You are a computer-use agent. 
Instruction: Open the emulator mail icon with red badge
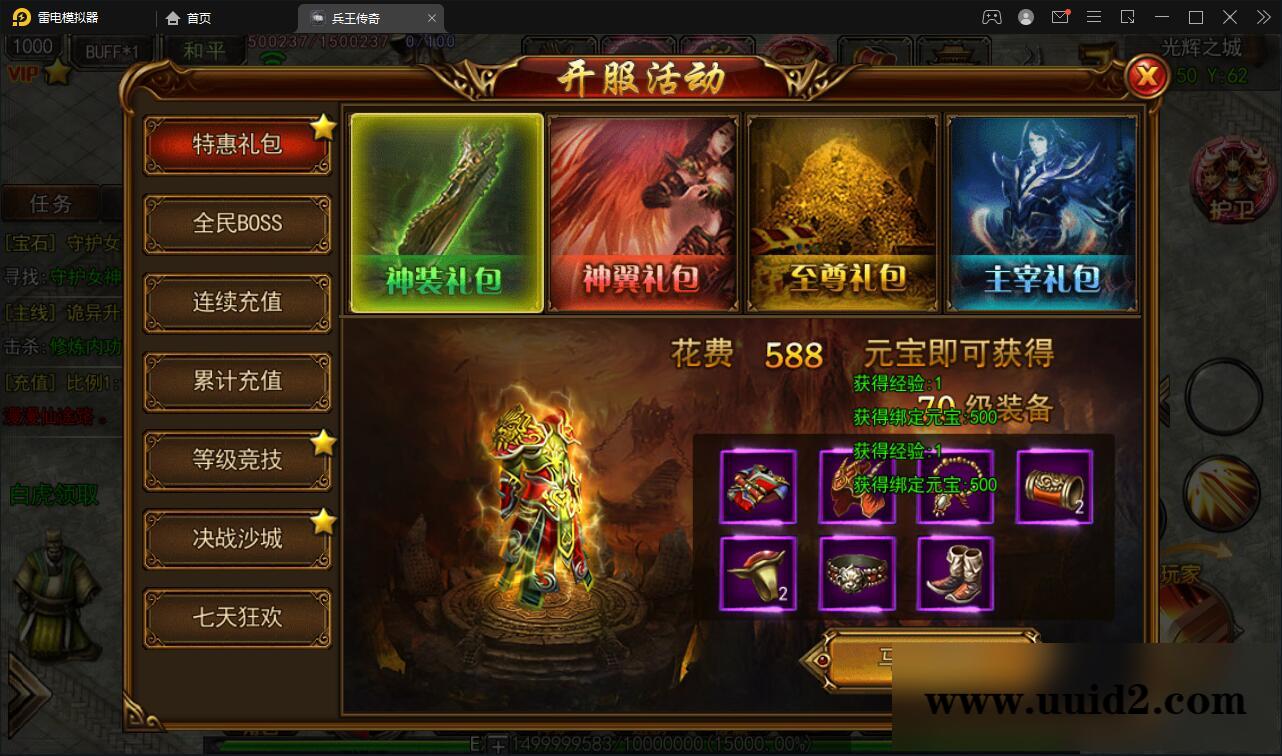click(1060, 17)
